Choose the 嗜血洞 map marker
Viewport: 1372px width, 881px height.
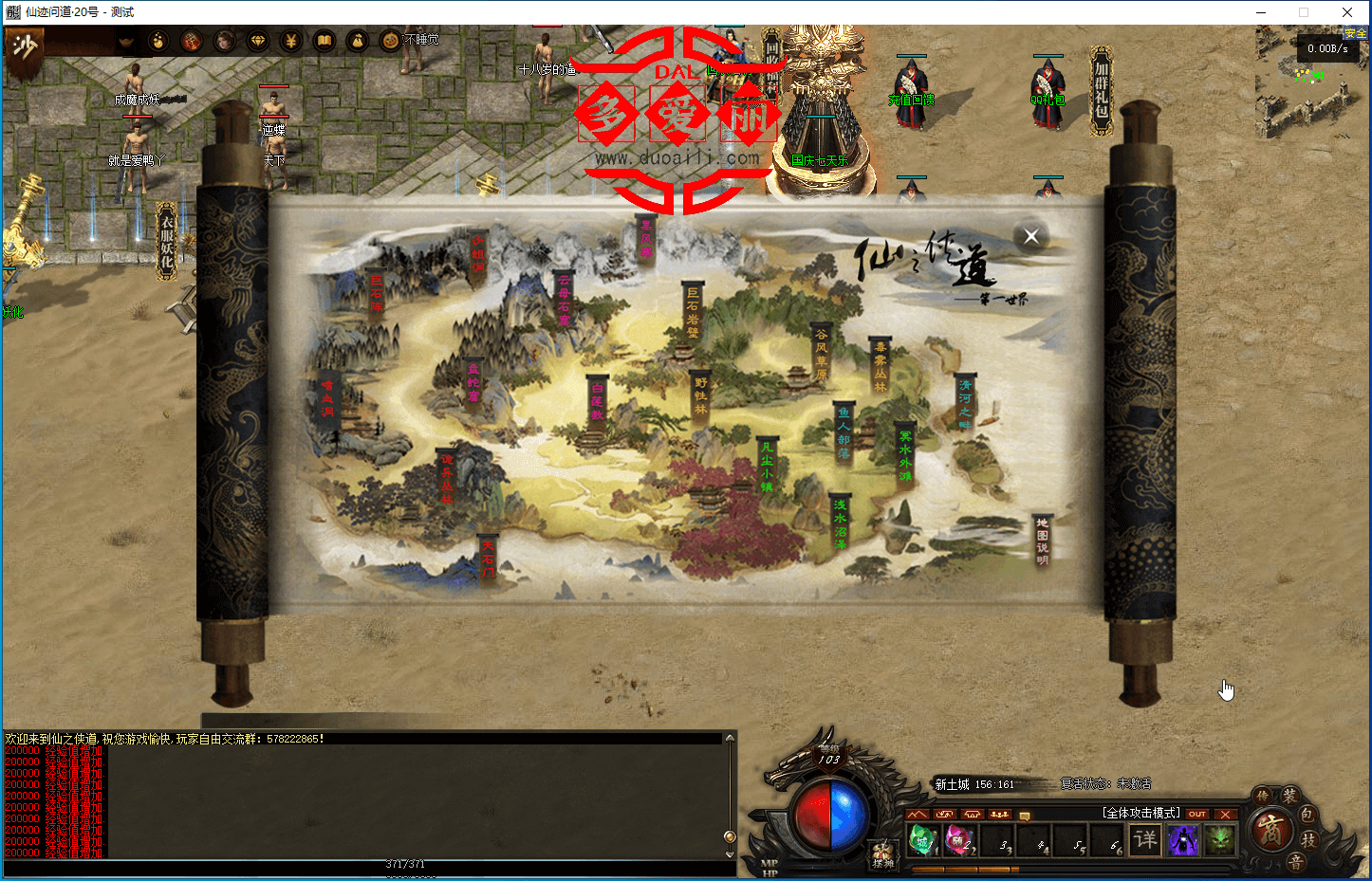pos(328,400)
